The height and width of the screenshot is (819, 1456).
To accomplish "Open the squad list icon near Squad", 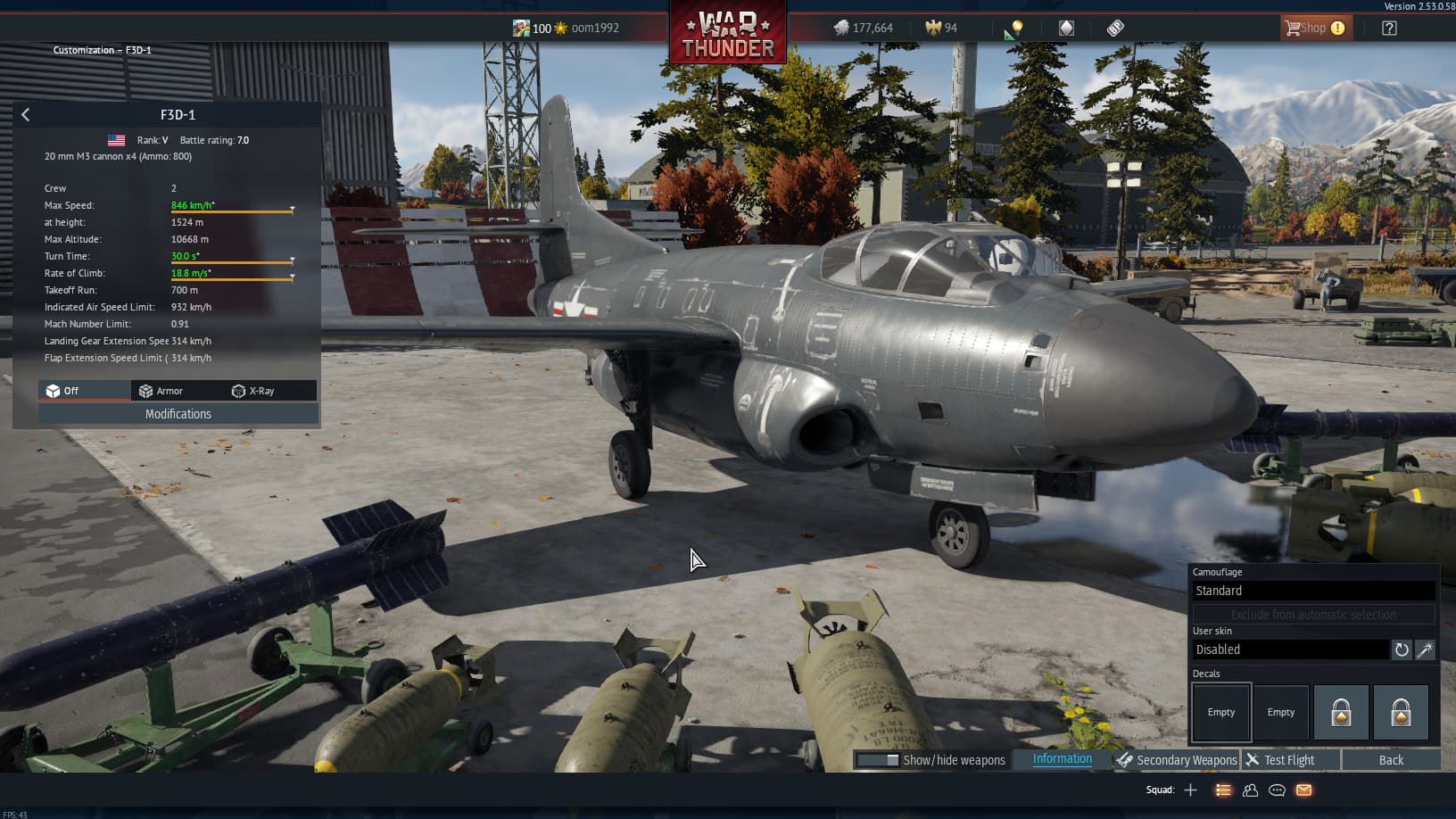I will click(1221, 790).
